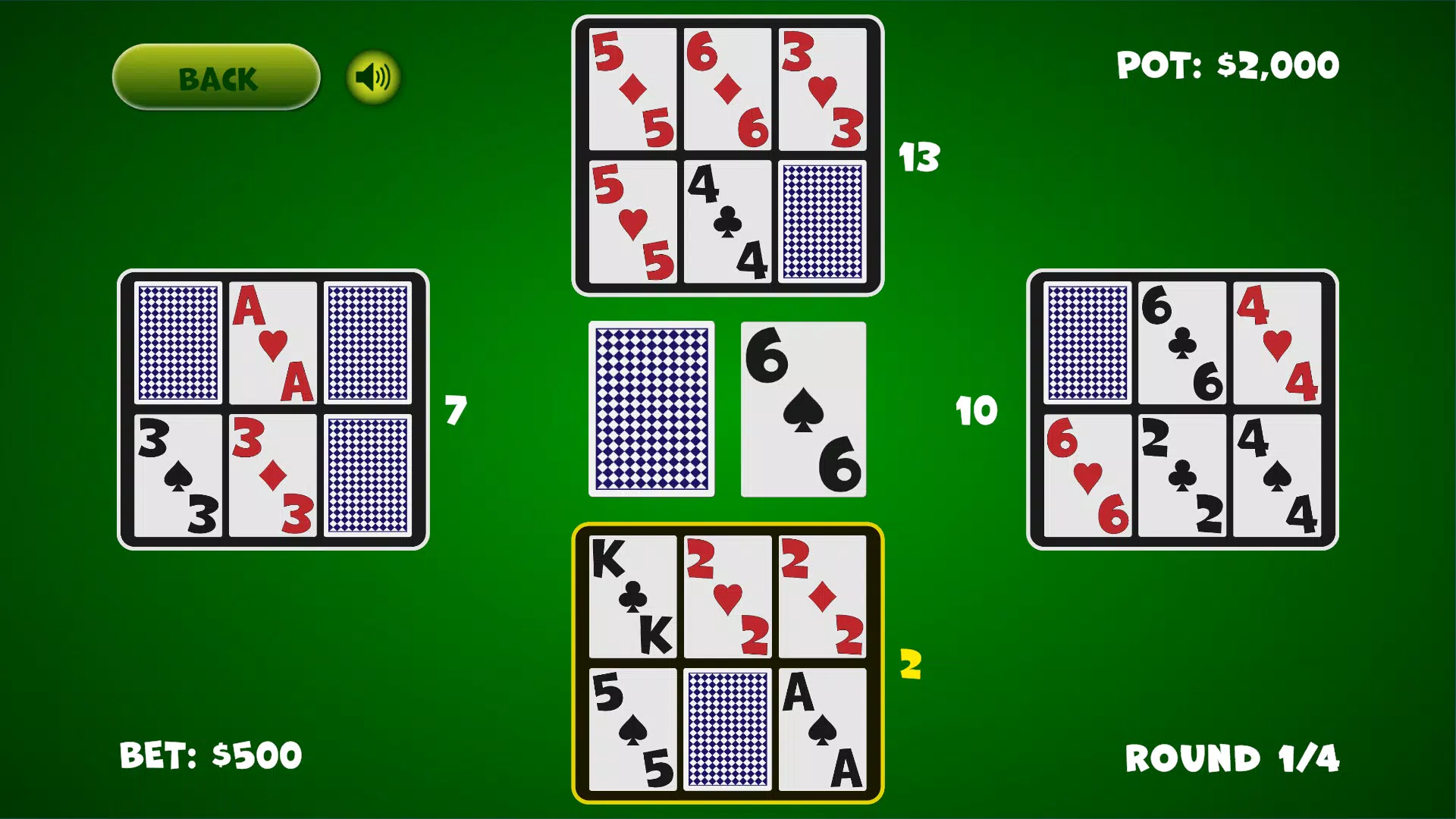Select the left opponent's score of 7

pos(455,410)
